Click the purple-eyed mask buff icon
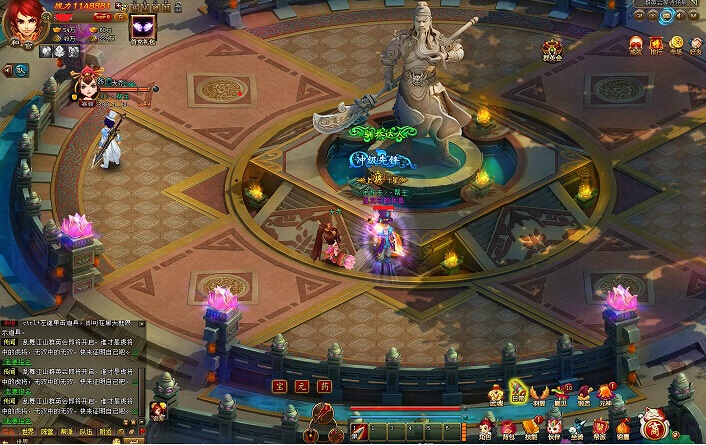Image resolution: width=706 pixels, height=445 pixels. (x=144, y=29)
